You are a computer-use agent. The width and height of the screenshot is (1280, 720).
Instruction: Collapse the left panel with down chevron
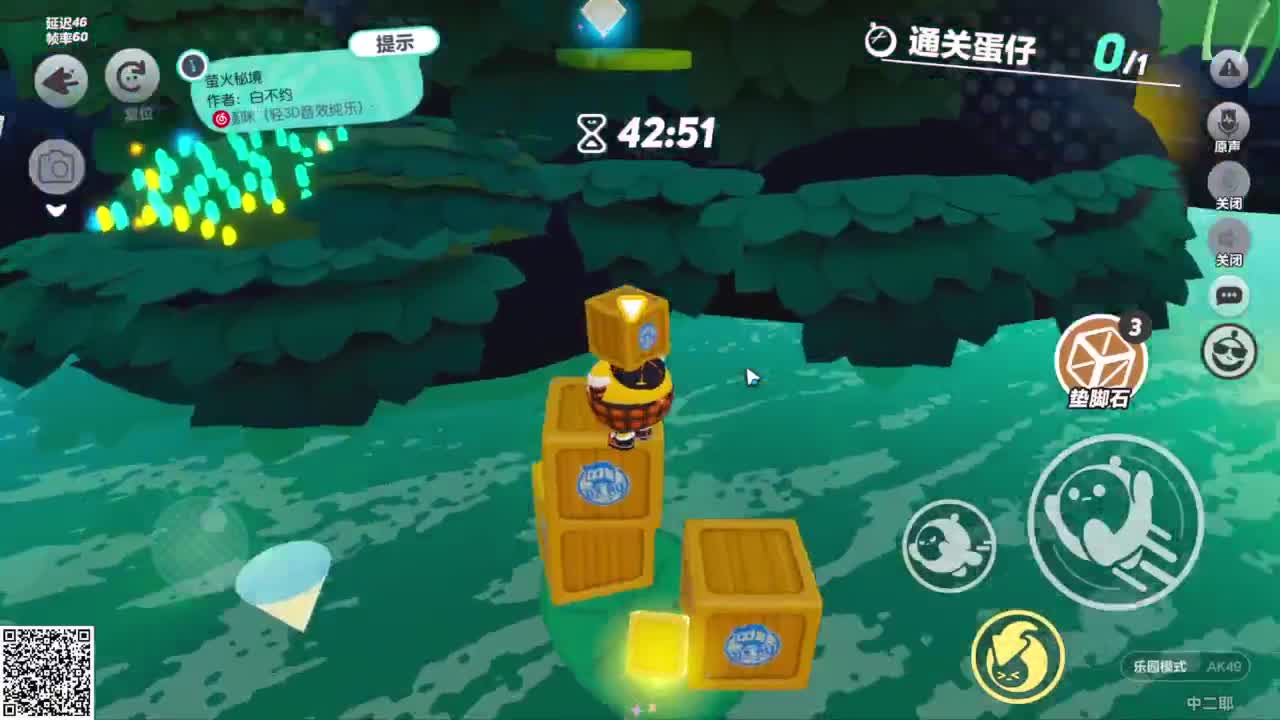click(57, 211)
